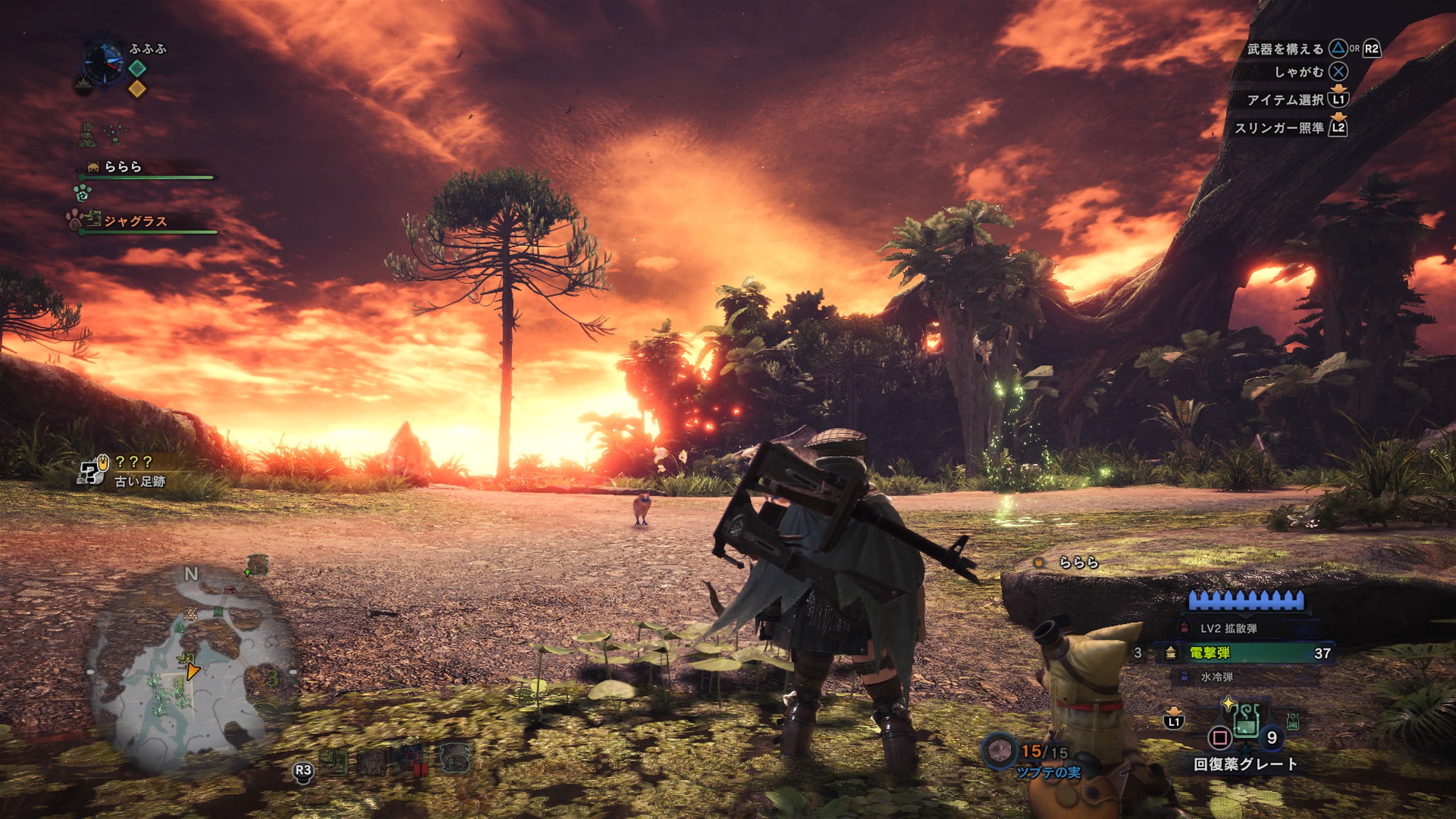1456x819 pixels.
Task: Choose the highlighted 電撃弾 ammo row
Action: pyautogui.click(x=1244, y=653)
